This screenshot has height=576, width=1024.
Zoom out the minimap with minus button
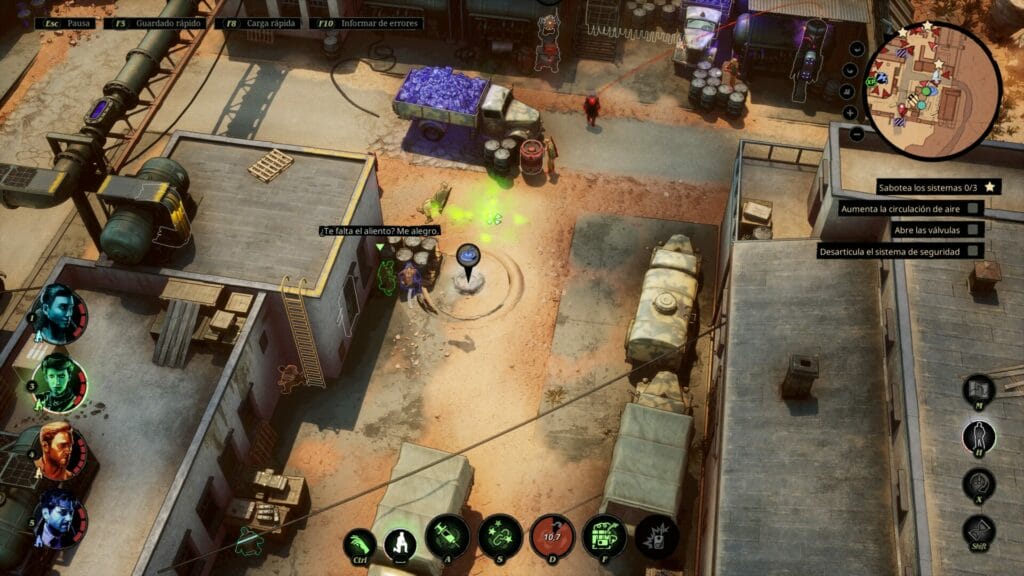coord(858,133)
